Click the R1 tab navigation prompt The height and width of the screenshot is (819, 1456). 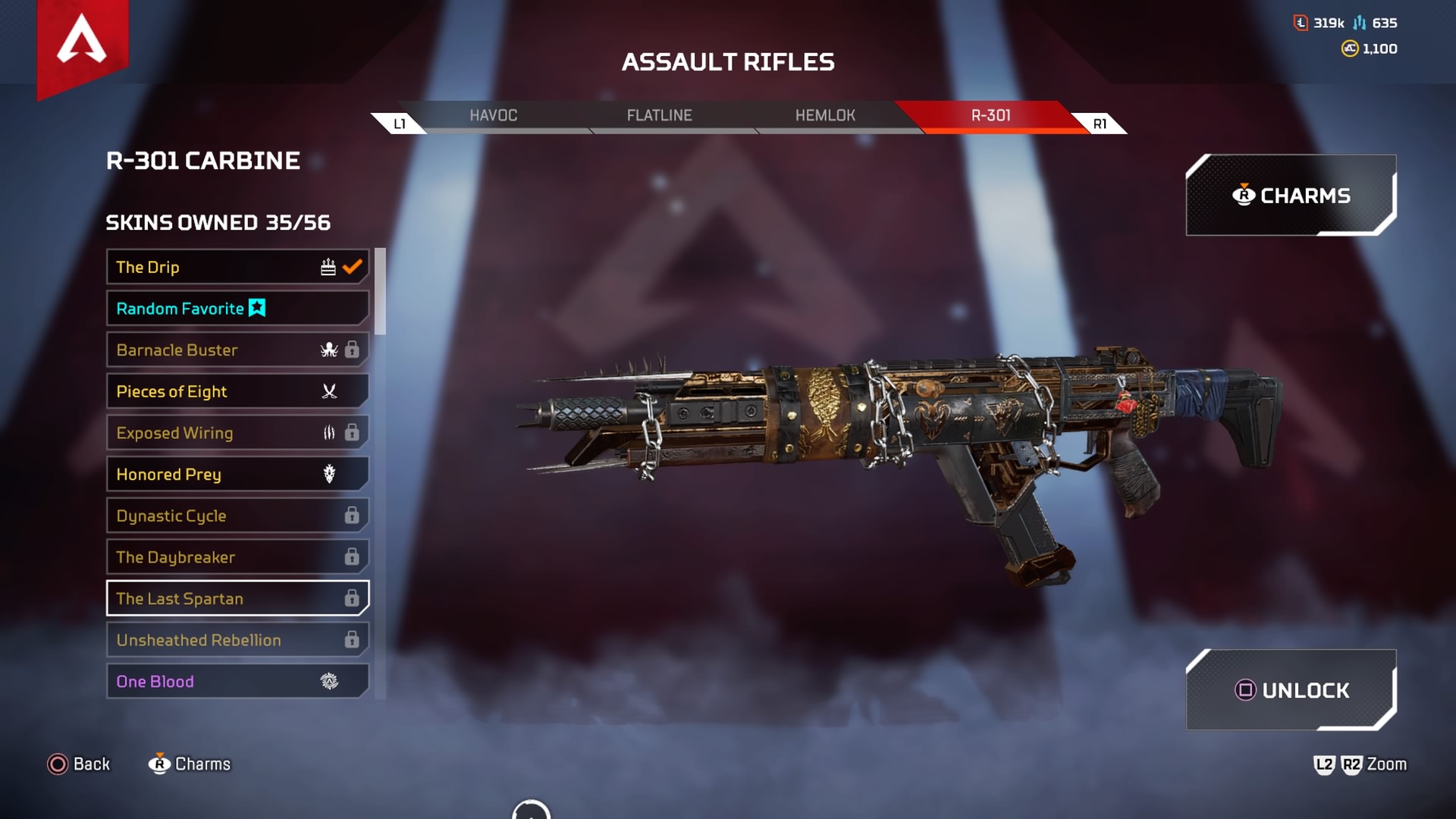point(1100,121)
